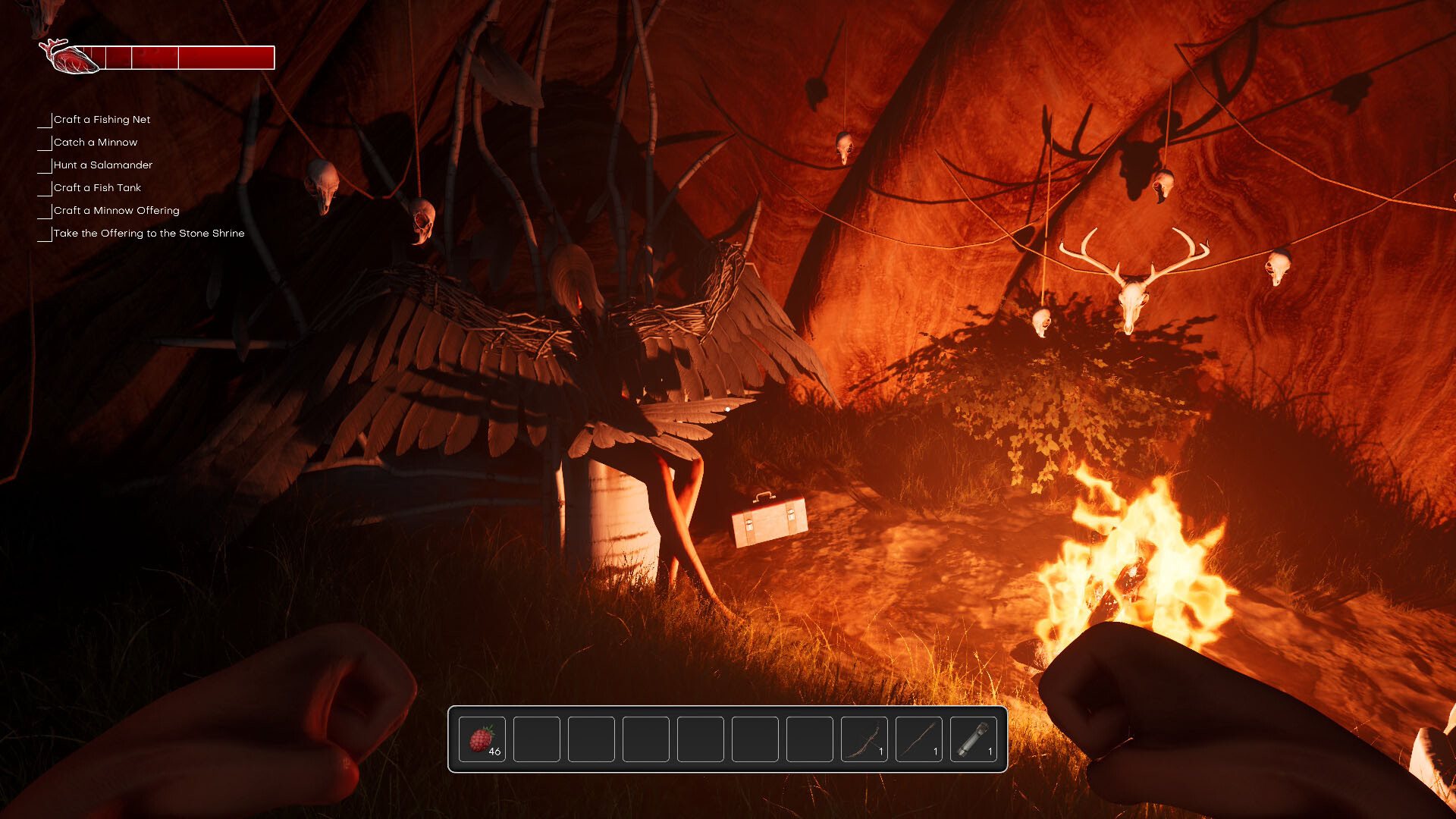Select the "Craft a Minnow Offering" objective
Screen dimensions: 1456x819
click(x=116, y=211)
